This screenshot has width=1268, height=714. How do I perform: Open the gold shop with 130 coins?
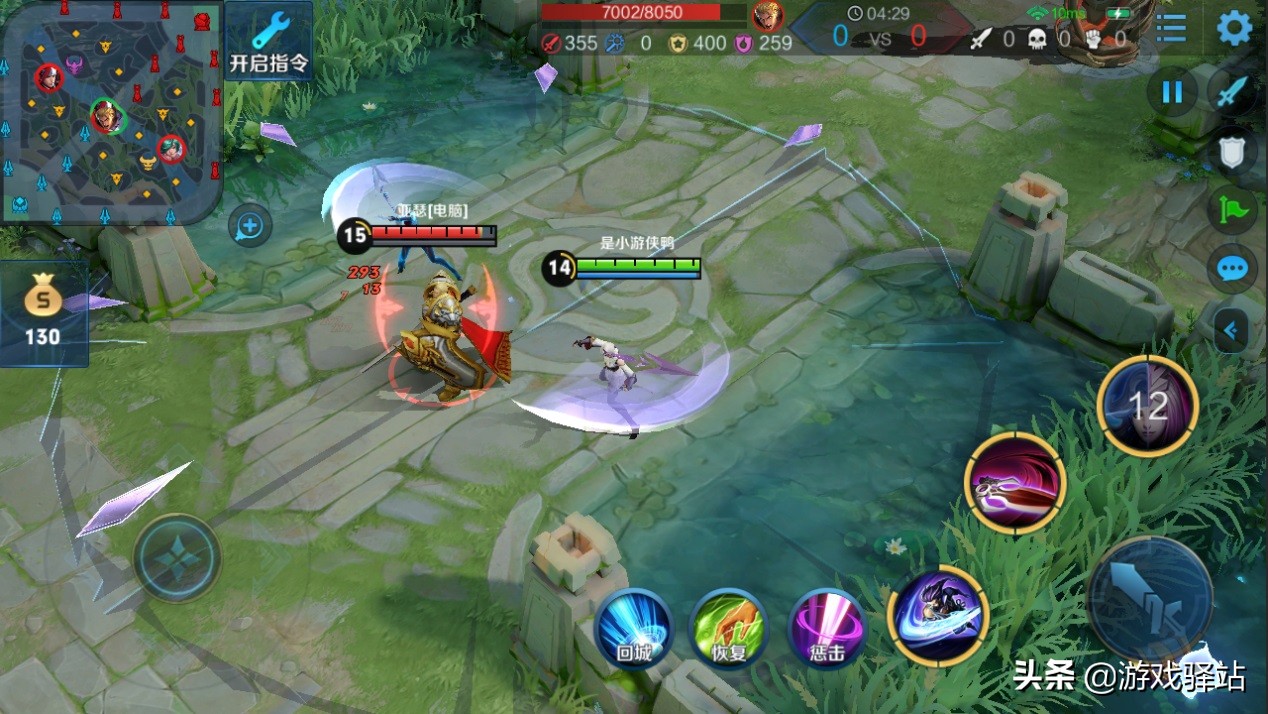[x=43, y=313]
